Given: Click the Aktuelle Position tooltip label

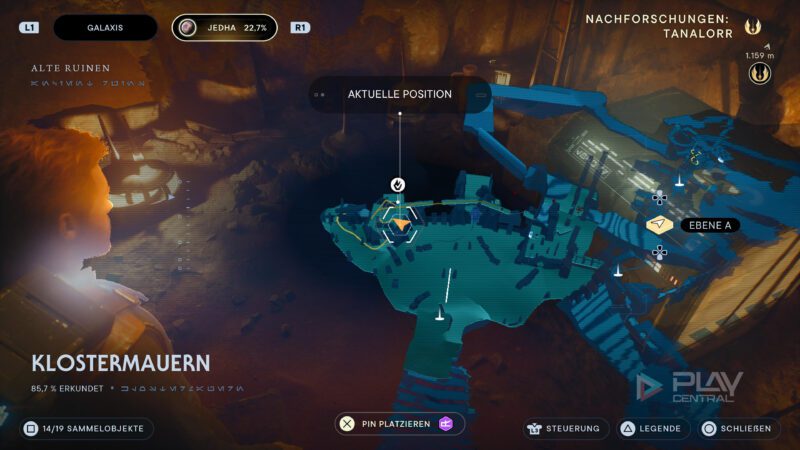Looking at the screenshot, I should [x=400, y=94].
